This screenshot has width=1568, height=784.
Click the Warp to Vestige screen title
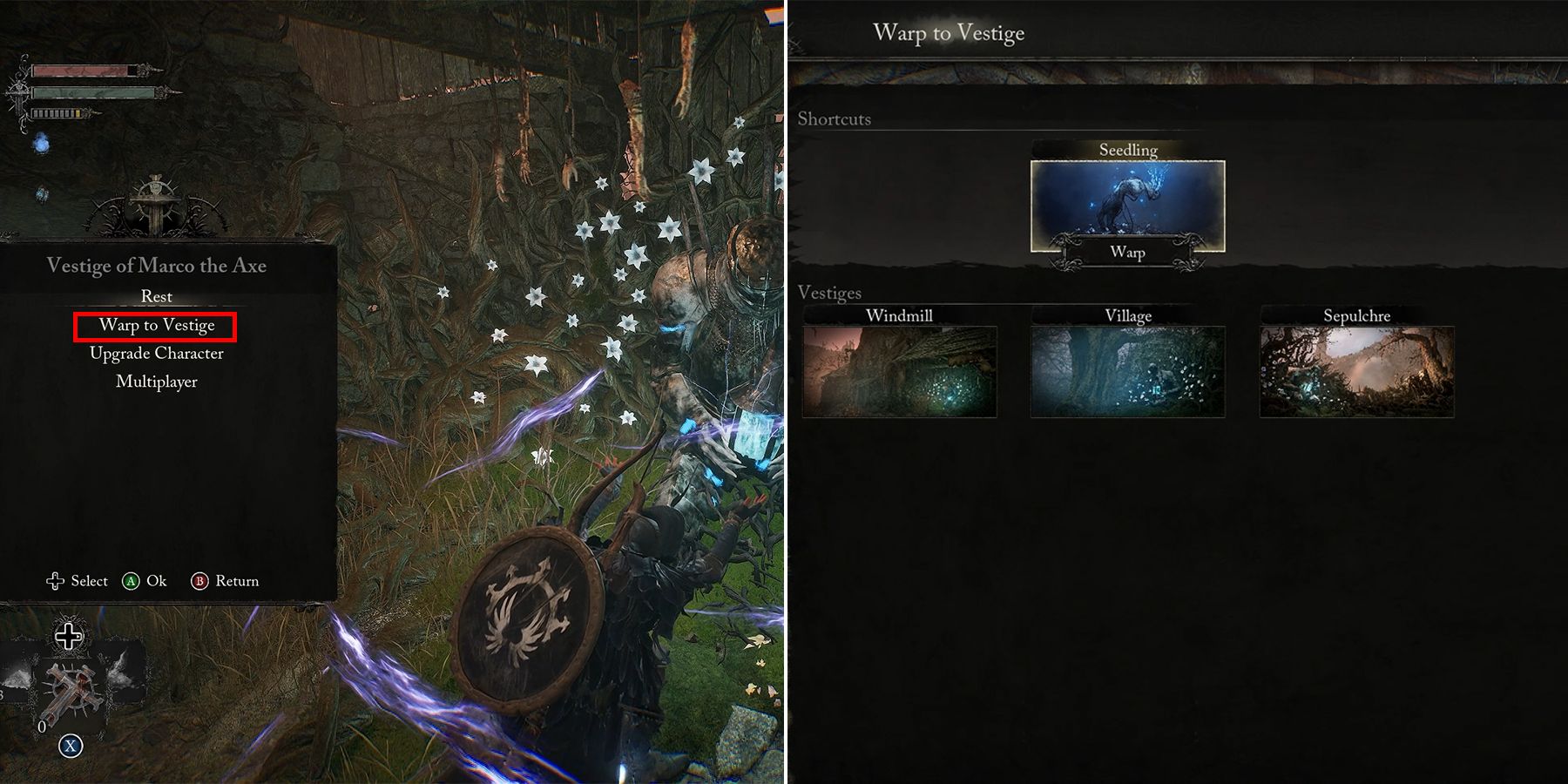click(949, 33)
